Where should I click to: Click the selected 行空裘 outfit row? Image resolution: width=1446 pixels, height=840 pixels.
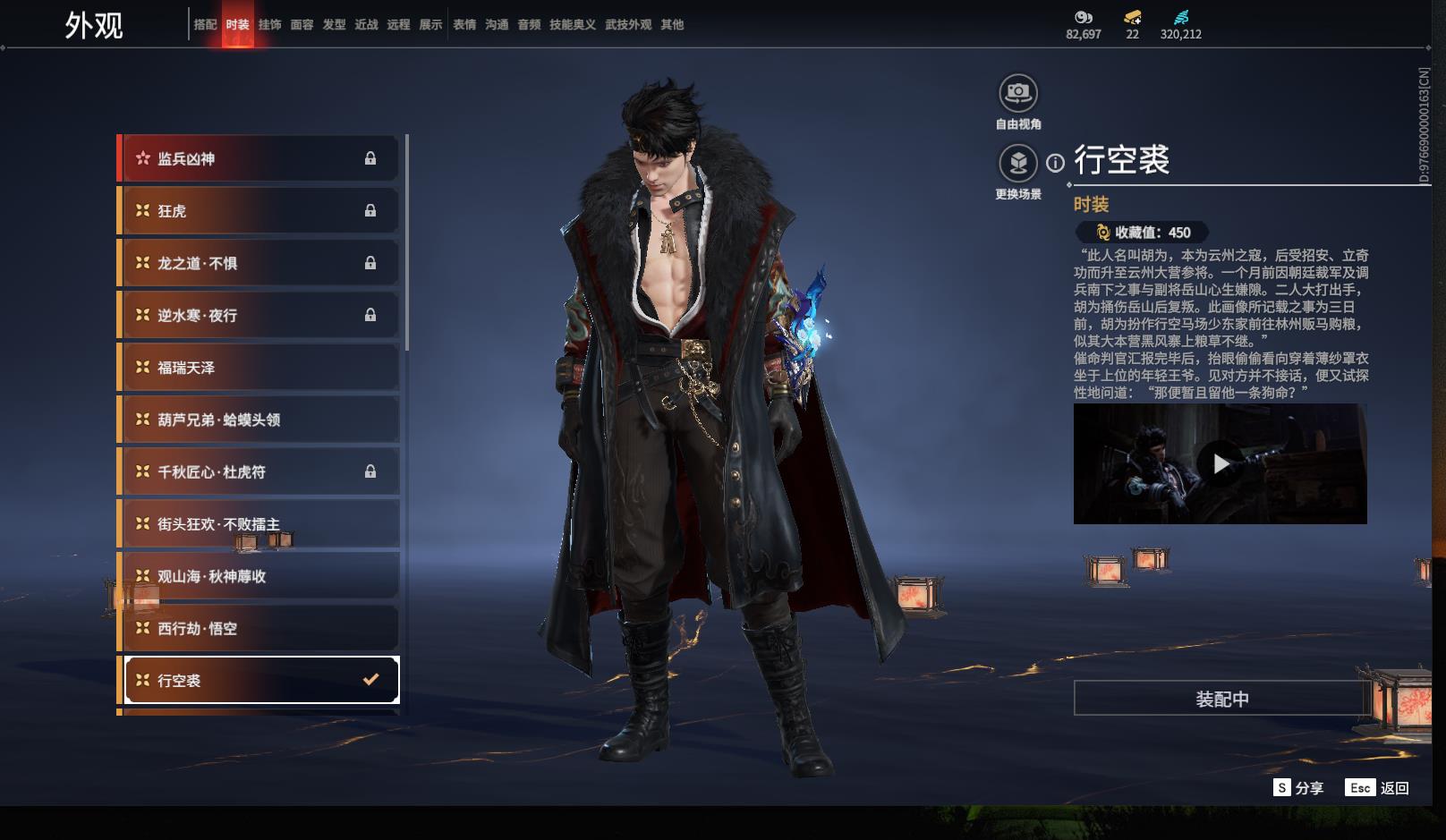(x=261, y=681)
